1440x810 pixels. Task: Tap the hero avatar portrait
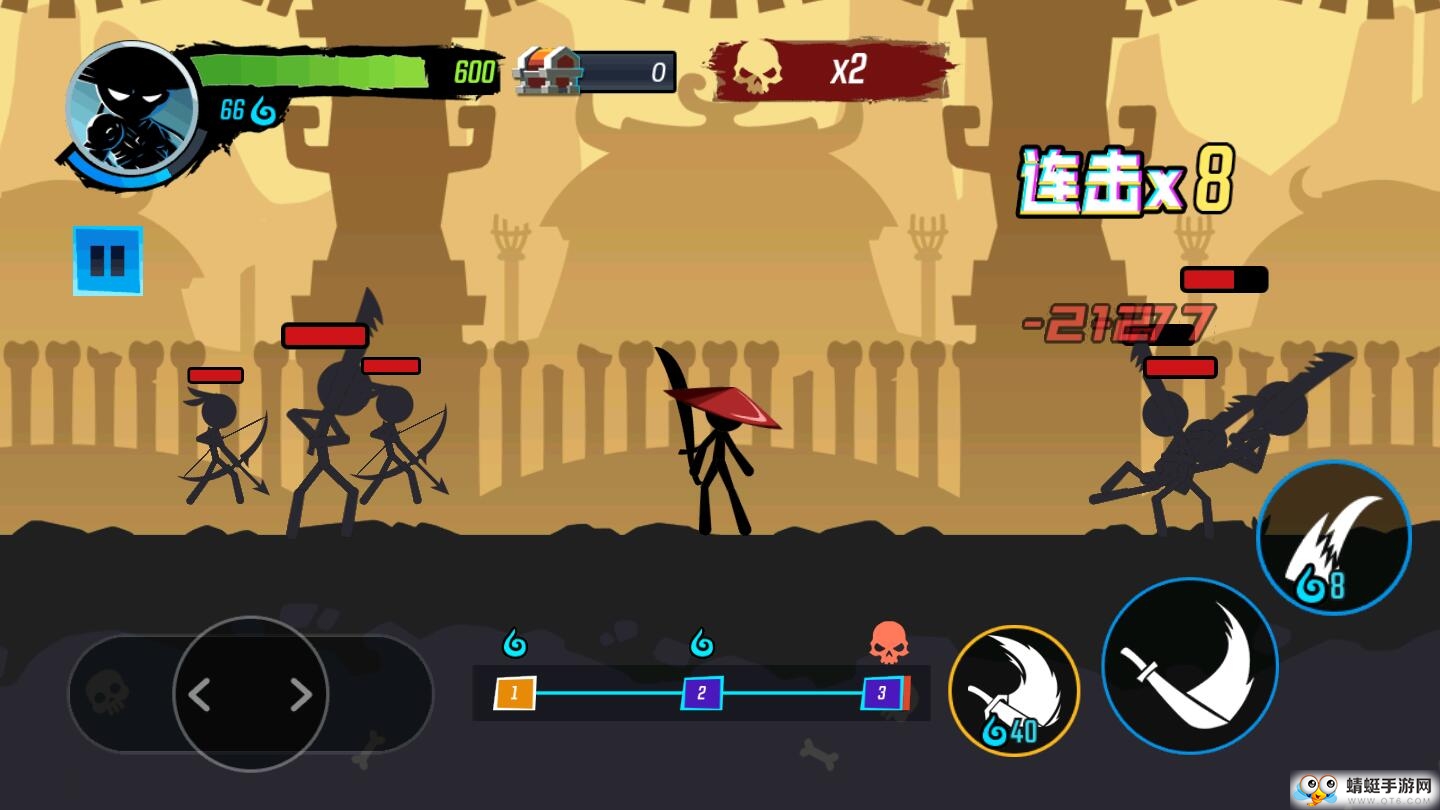point(130,108)
